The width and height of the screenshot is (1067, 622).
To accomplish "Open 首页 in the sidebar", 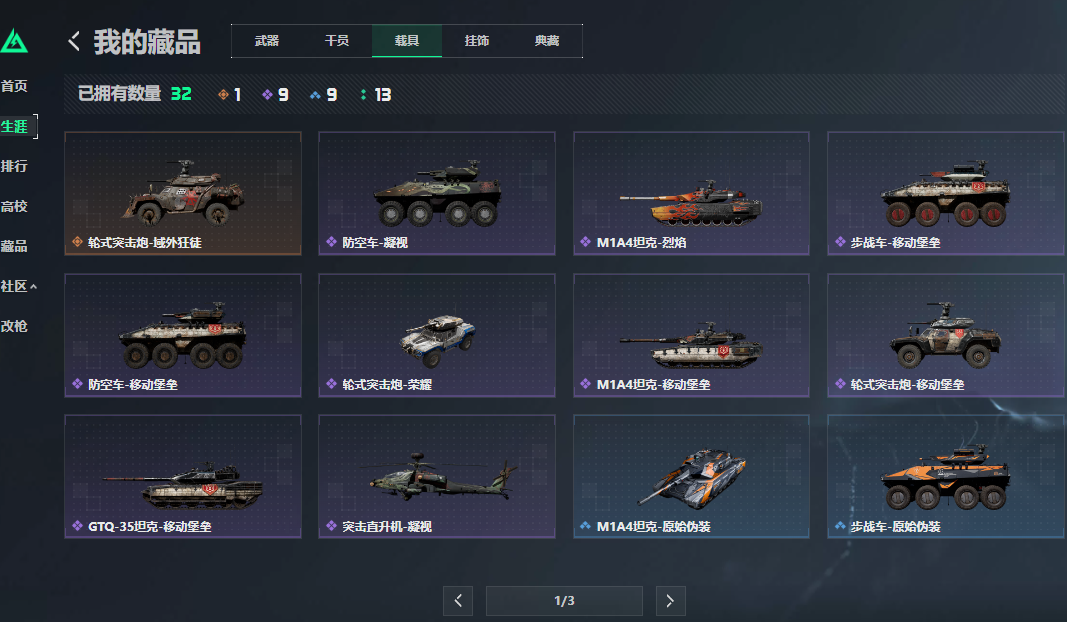I will 14,86.
